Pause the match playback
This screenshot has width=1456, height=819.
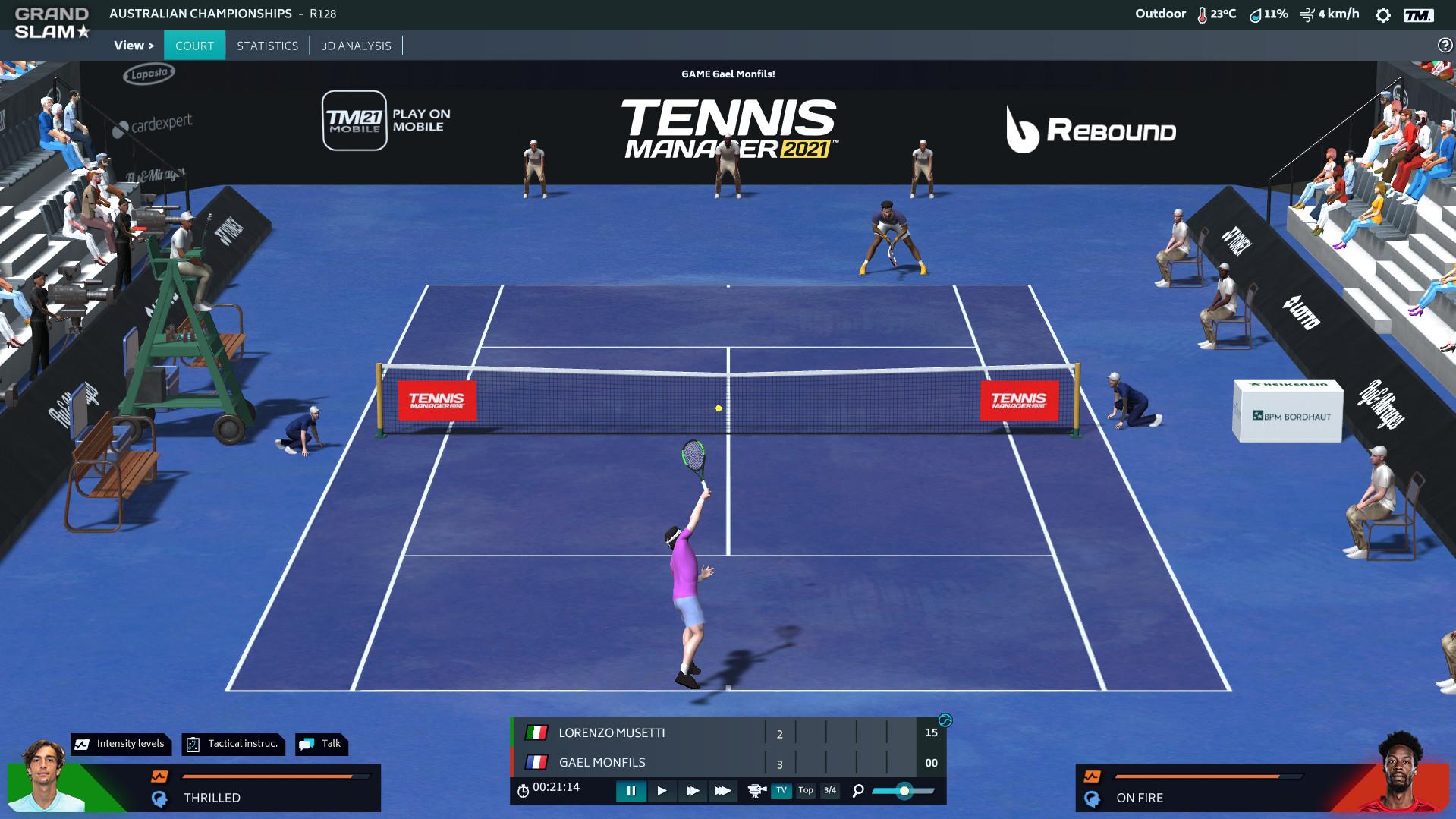click(632, 791)
